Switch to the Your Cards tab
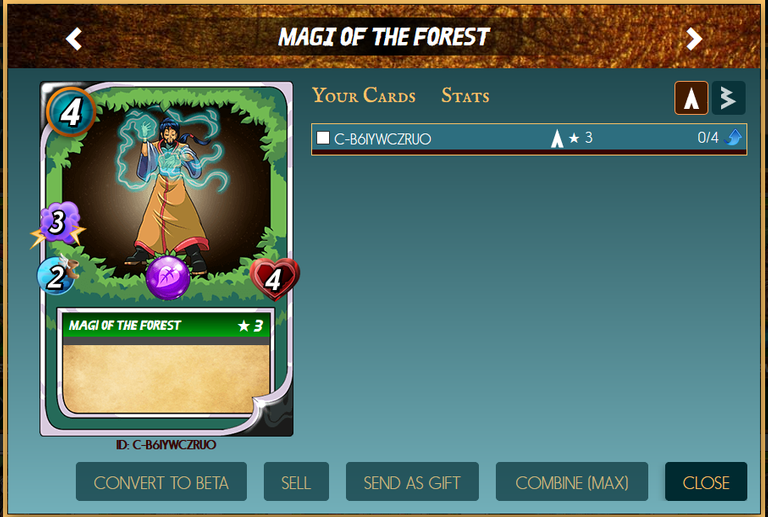768x517 pixels. (x=364, y=96)
